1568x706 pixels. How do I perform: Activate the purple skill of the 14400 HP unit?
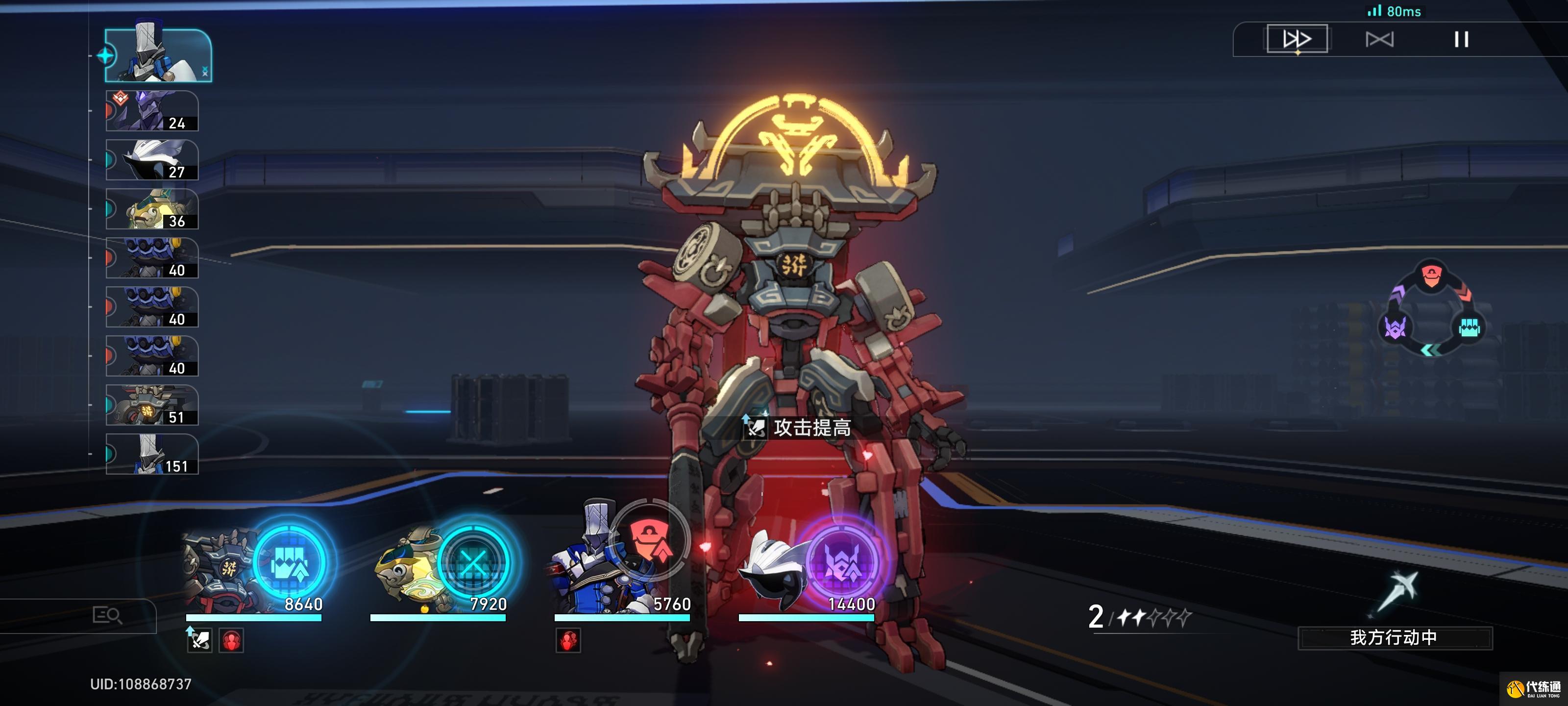[842, 562]
